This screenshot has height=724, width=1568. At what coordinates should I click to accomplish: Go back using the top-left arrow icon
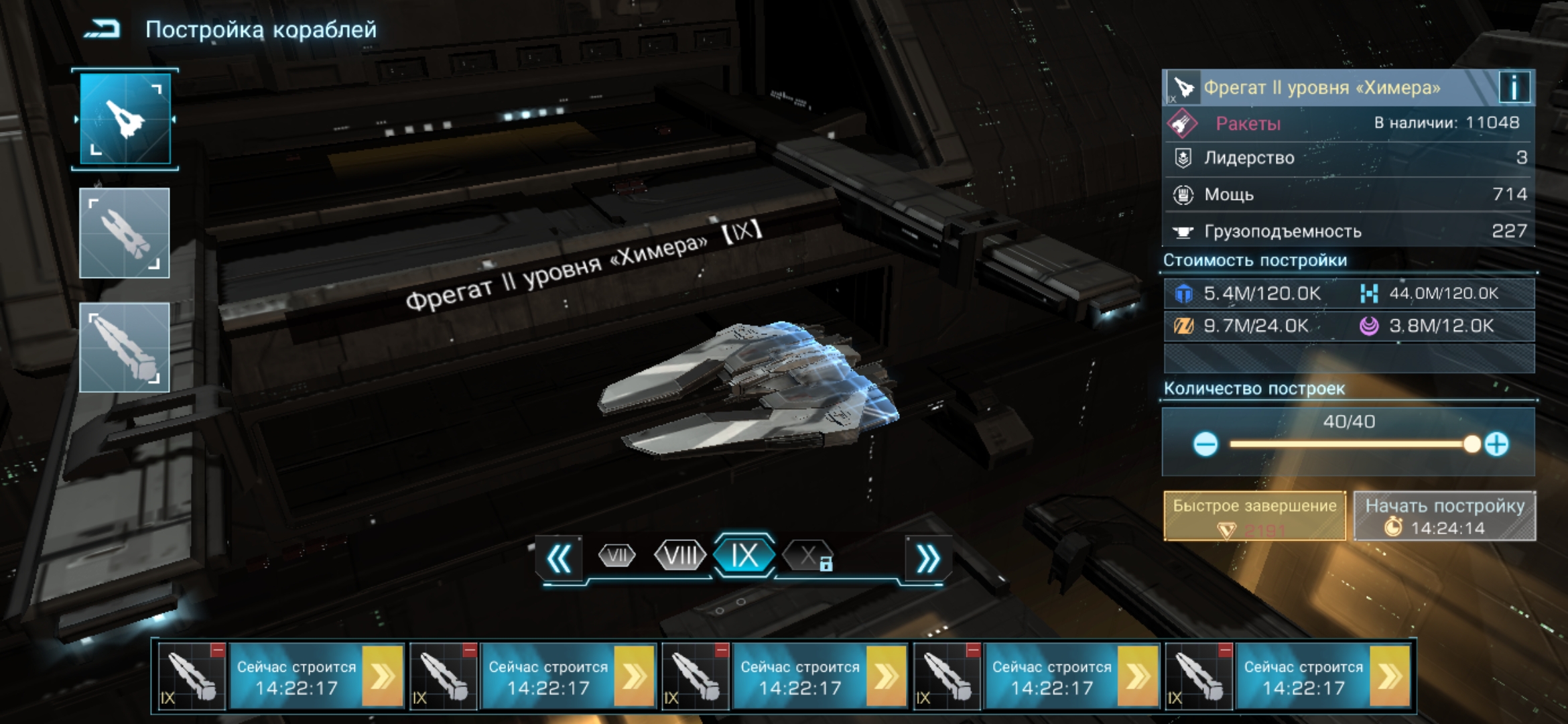click(102, 29)
